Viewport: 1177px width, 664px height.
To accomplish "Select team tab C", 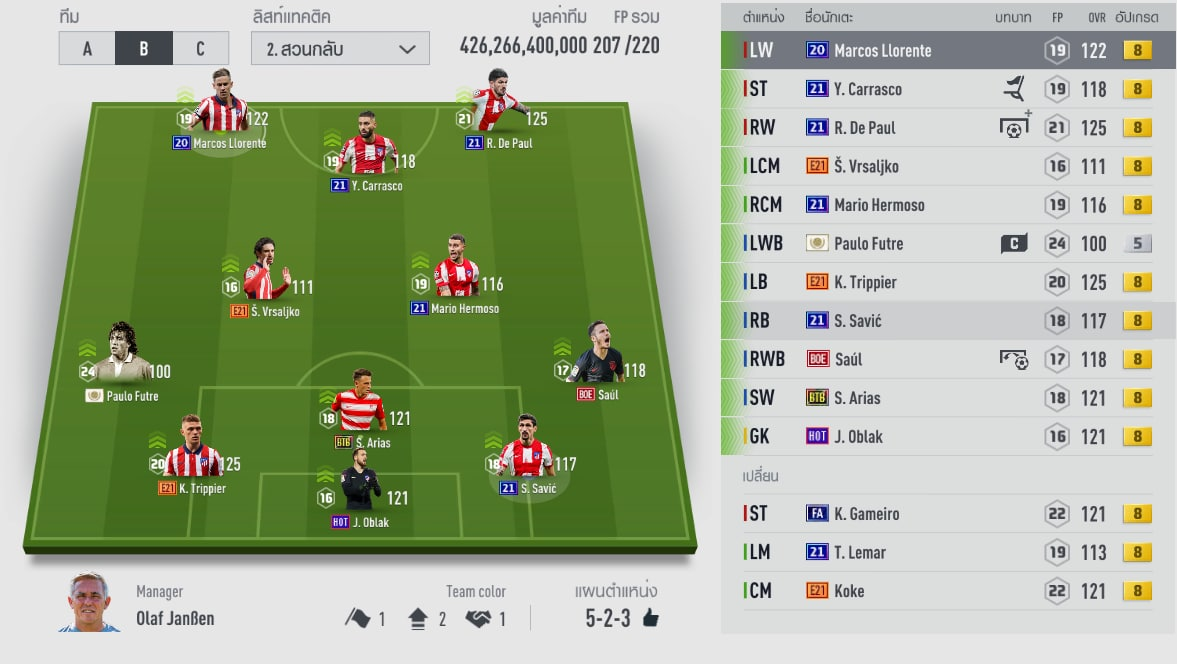I will [x=200, y=48].
